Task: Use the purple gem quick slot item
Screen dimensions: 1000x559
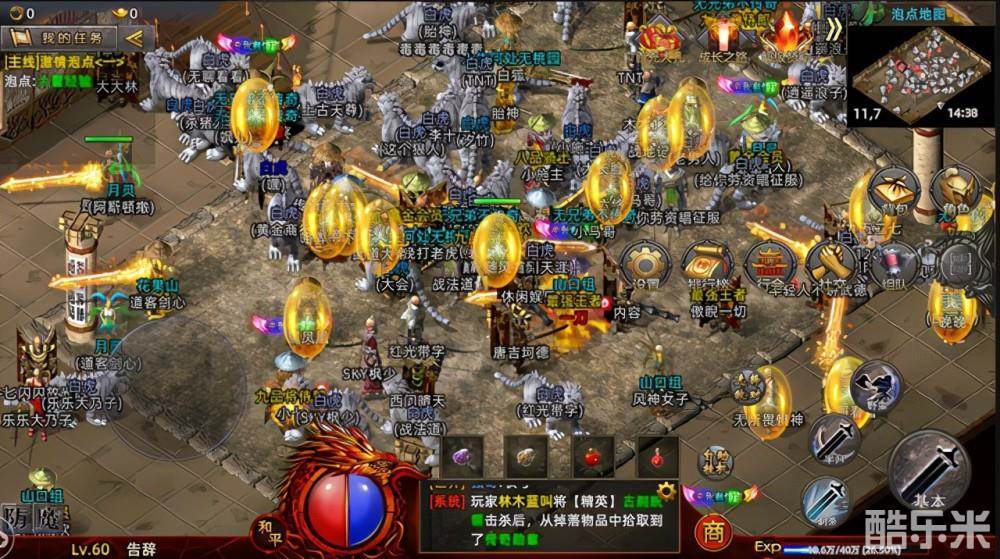Action: (x=462, y=457)
